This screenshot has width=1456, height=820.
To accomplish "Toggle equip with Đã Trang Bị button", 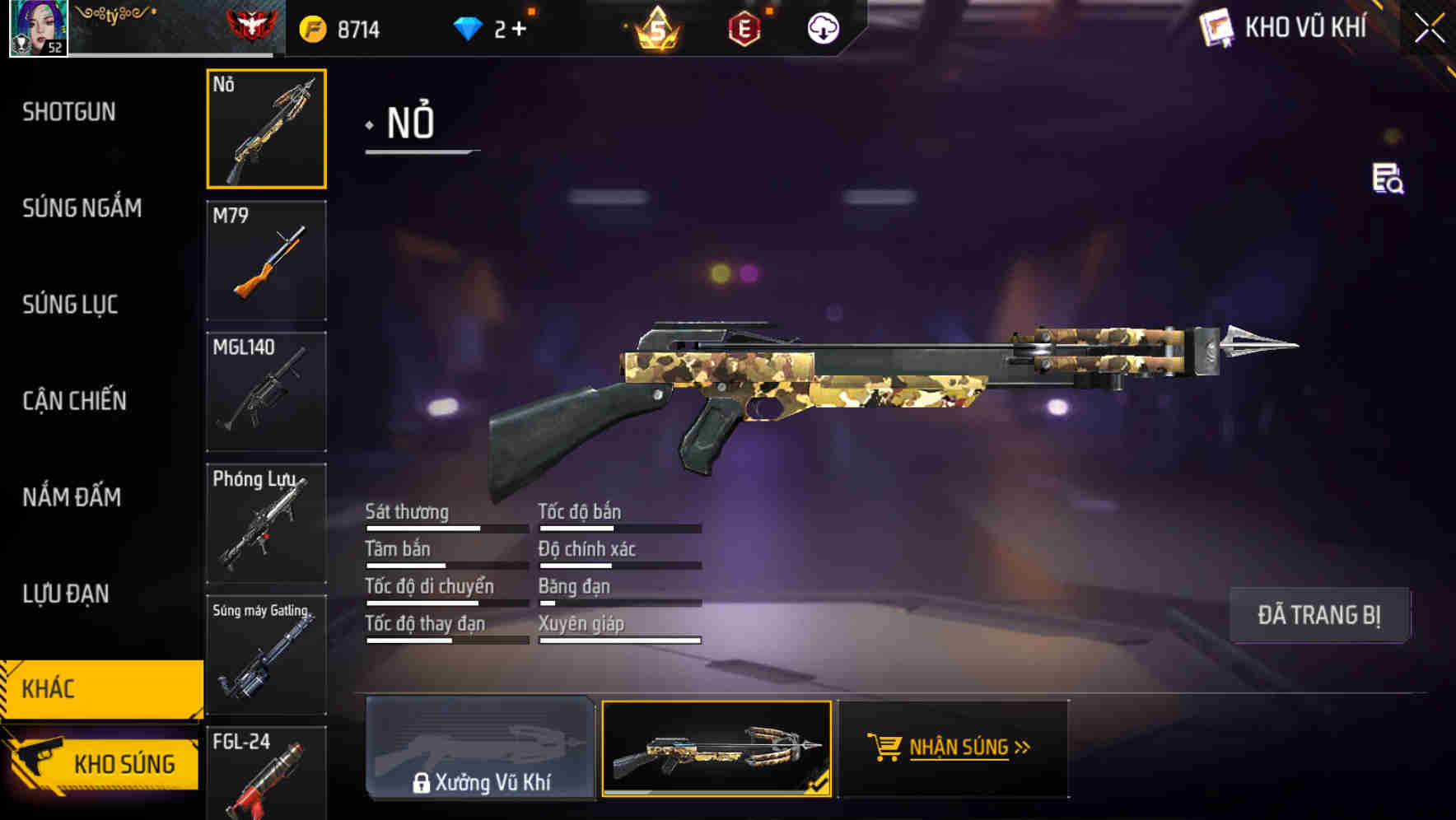I will 1319,614.
